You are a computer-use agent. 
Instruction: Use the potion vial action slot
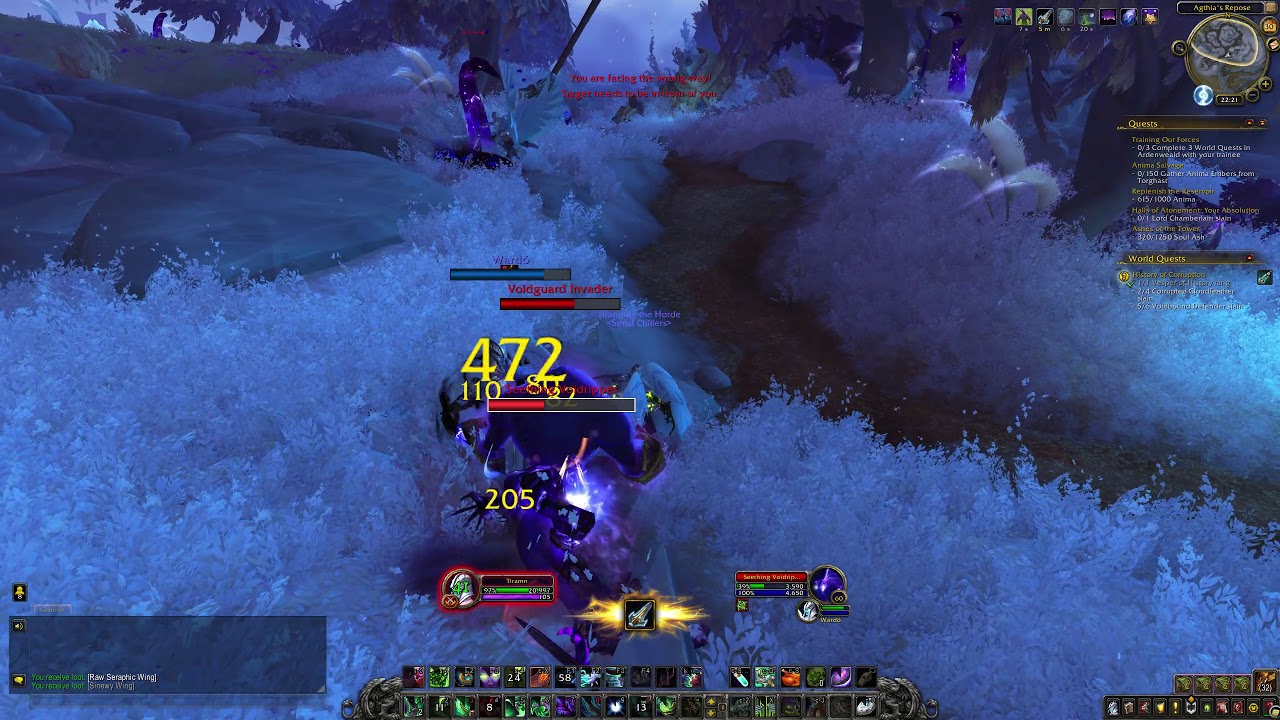click(x=739, y=678)
